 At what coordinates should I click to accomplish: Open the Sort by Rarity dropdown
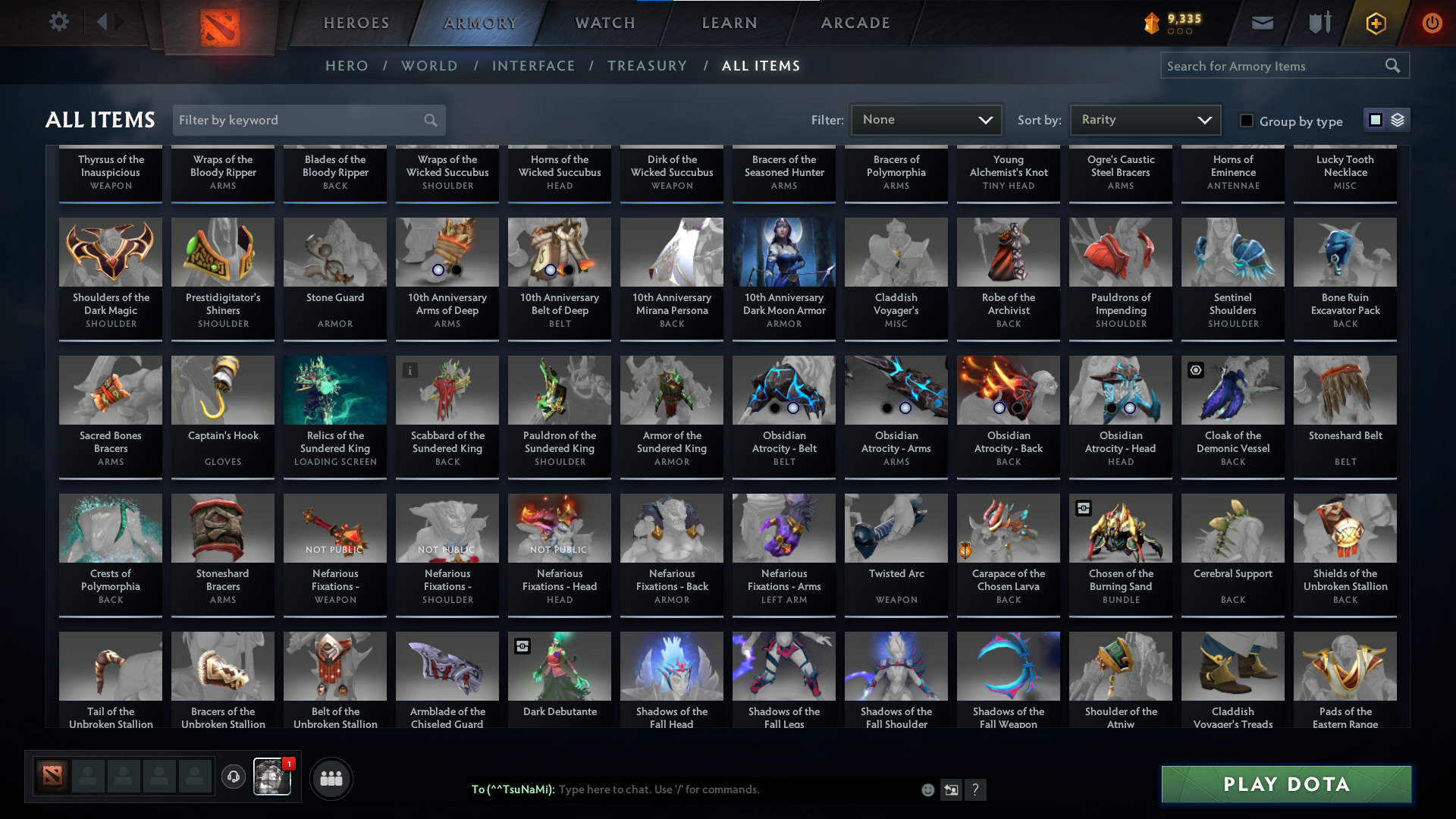[1144, 120]
